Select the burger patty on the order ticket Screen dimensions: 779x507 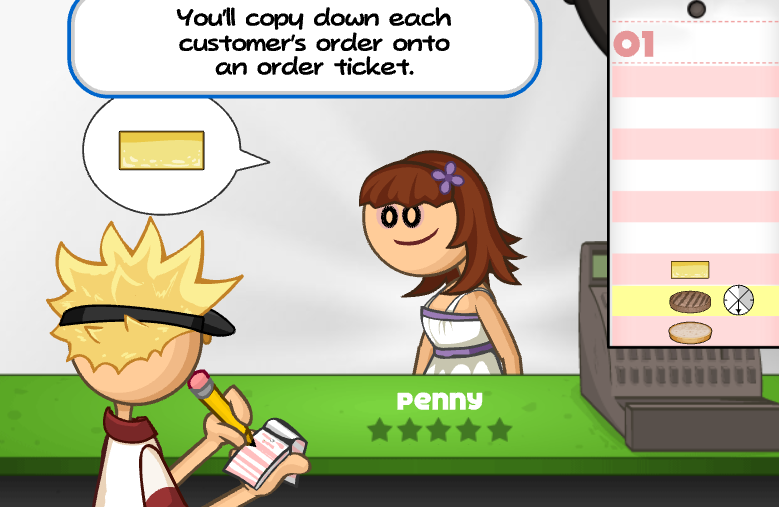click(x=689, y=300)
